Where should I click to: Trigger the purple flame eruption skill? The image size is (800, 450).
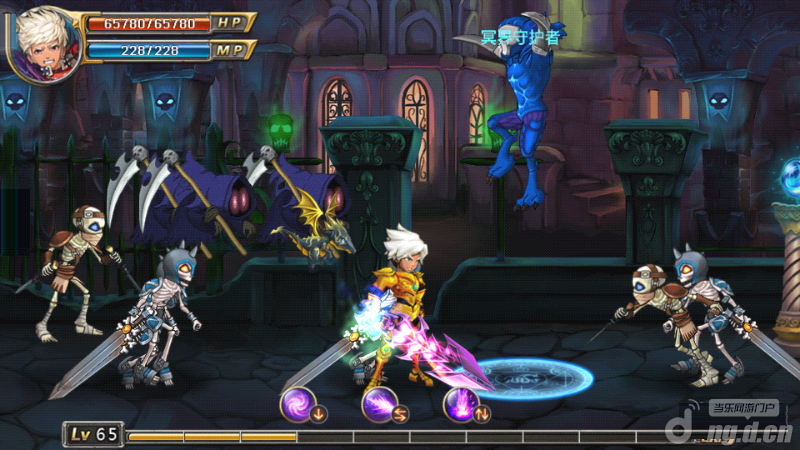[460, 403]
